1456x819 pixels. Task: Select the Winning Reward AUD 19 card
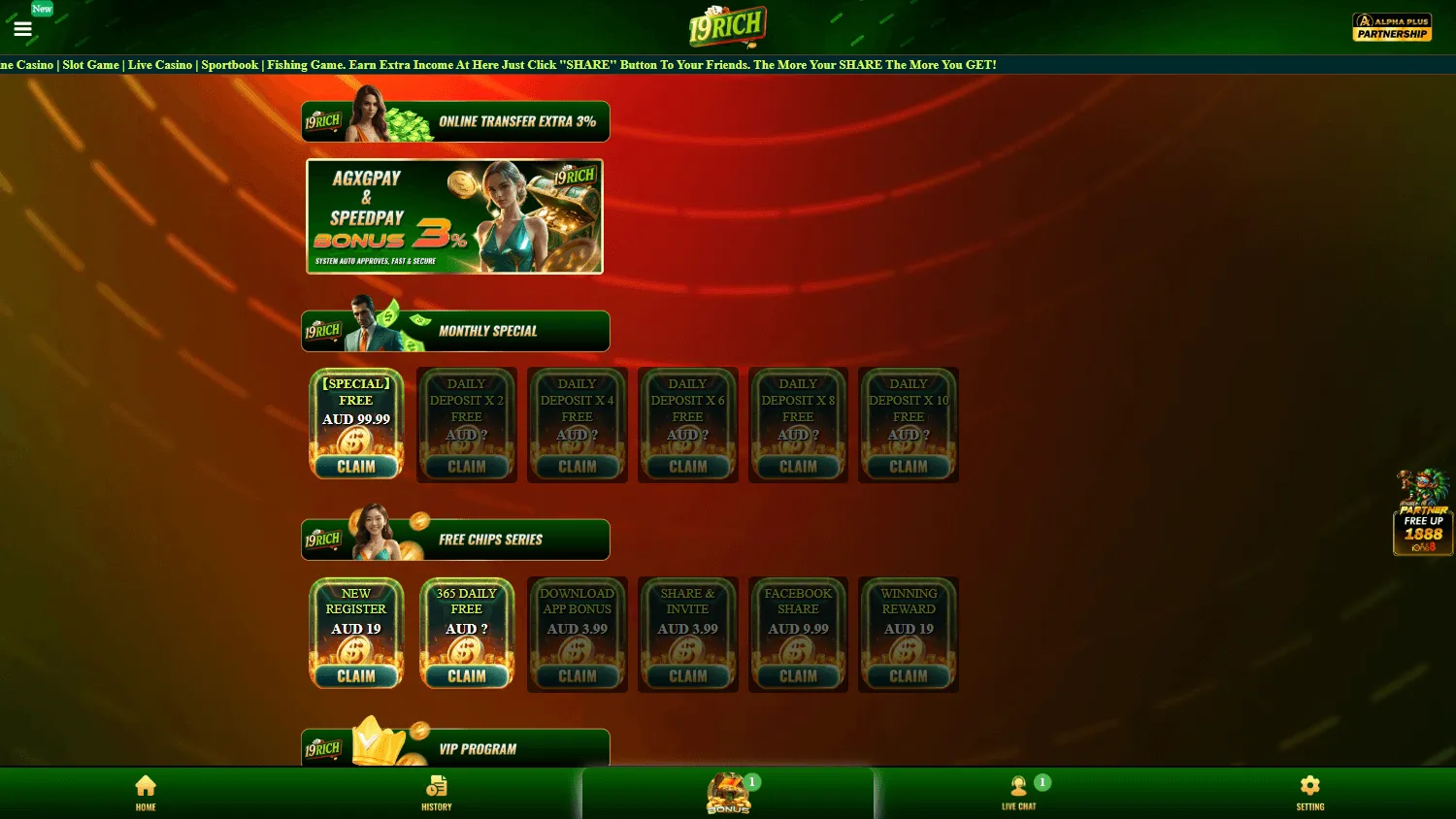click(x=908, y=634)
